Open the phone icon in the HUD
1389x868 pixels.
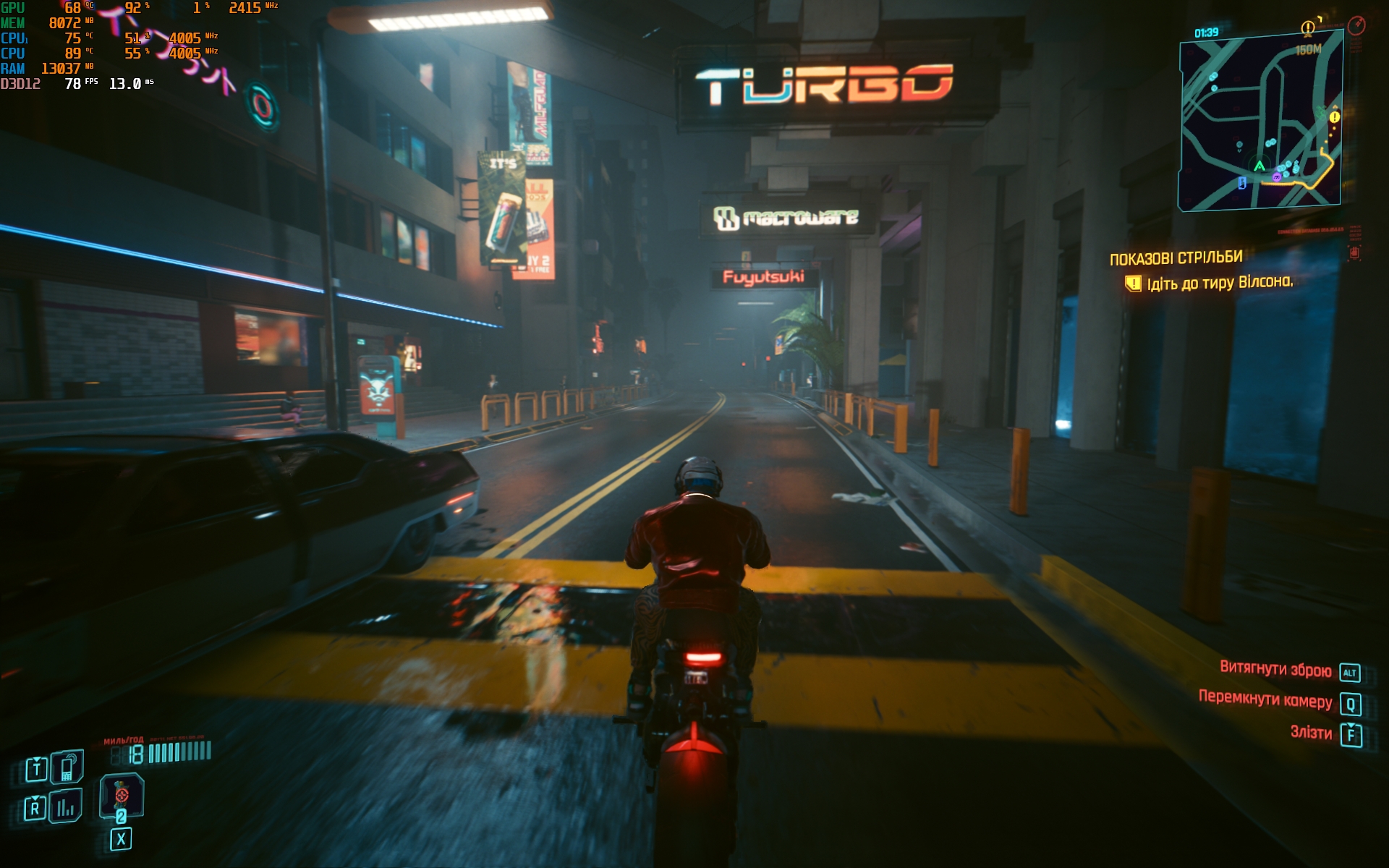67,767
